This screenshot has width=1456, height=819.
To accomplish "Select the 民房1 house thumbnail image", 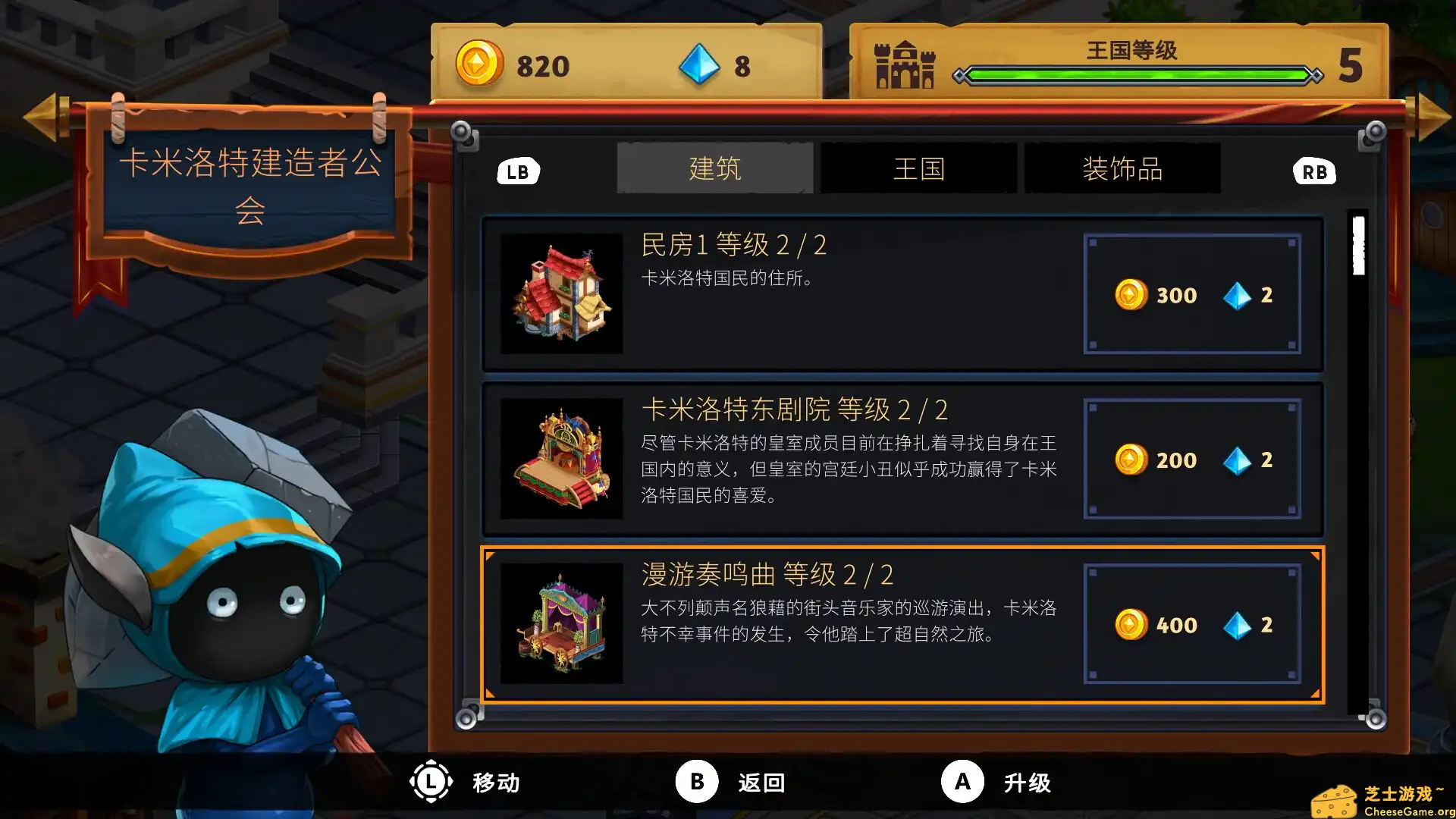I will click(x=561, y=296).
